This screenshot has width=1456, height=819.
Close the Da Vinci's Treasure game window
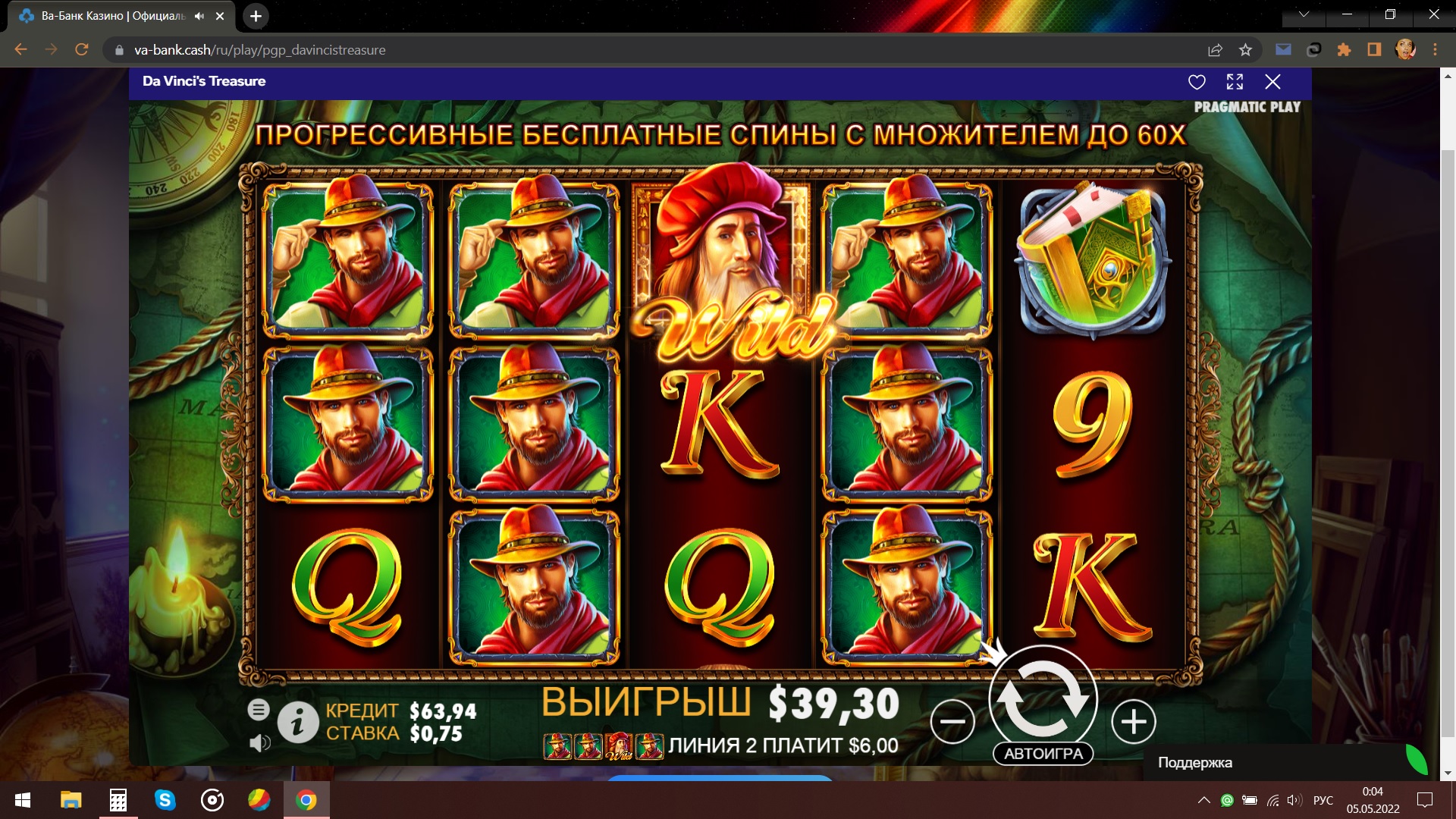pos(1272,82)
